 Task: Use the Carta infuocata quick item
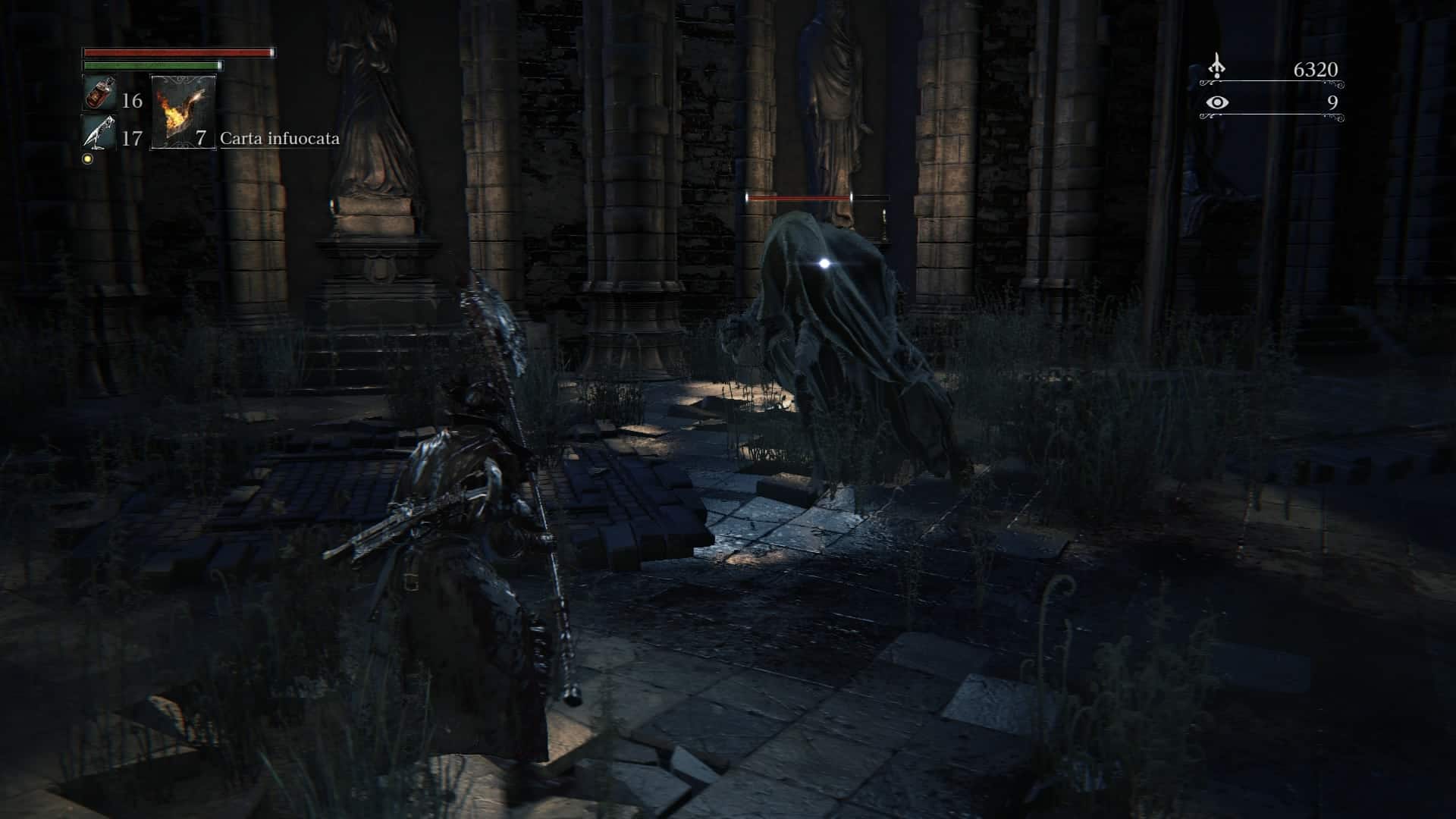(183, 112)
